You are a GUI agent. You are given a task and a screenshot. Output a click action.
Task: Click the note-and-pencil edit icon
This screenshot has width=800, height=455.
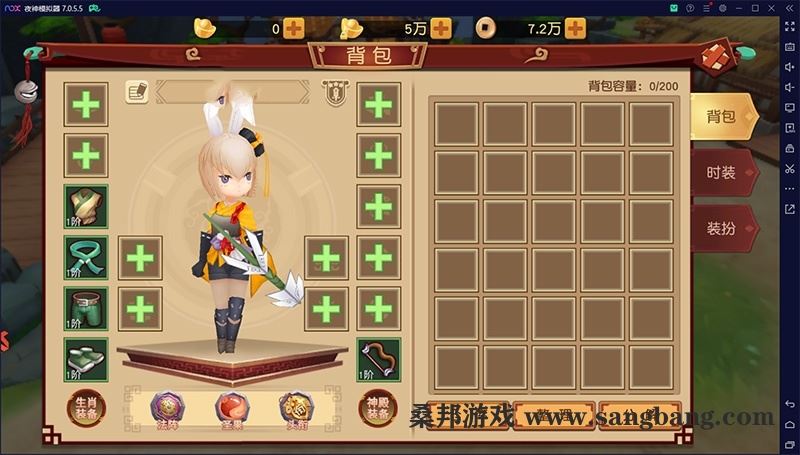point(137,92)
